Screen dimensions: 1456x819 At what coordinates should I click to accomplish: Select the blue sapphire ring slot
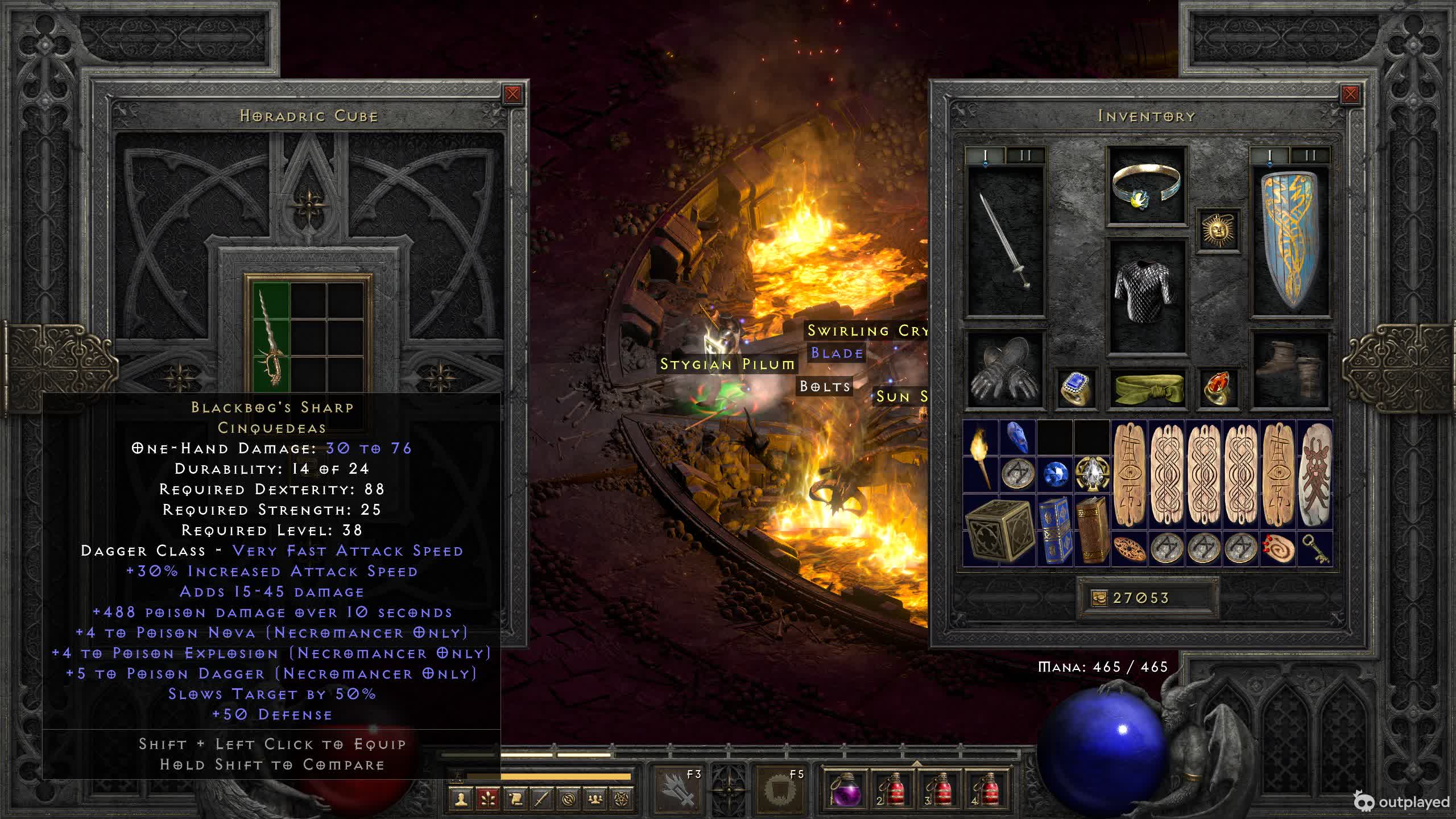coord(1076,388)
